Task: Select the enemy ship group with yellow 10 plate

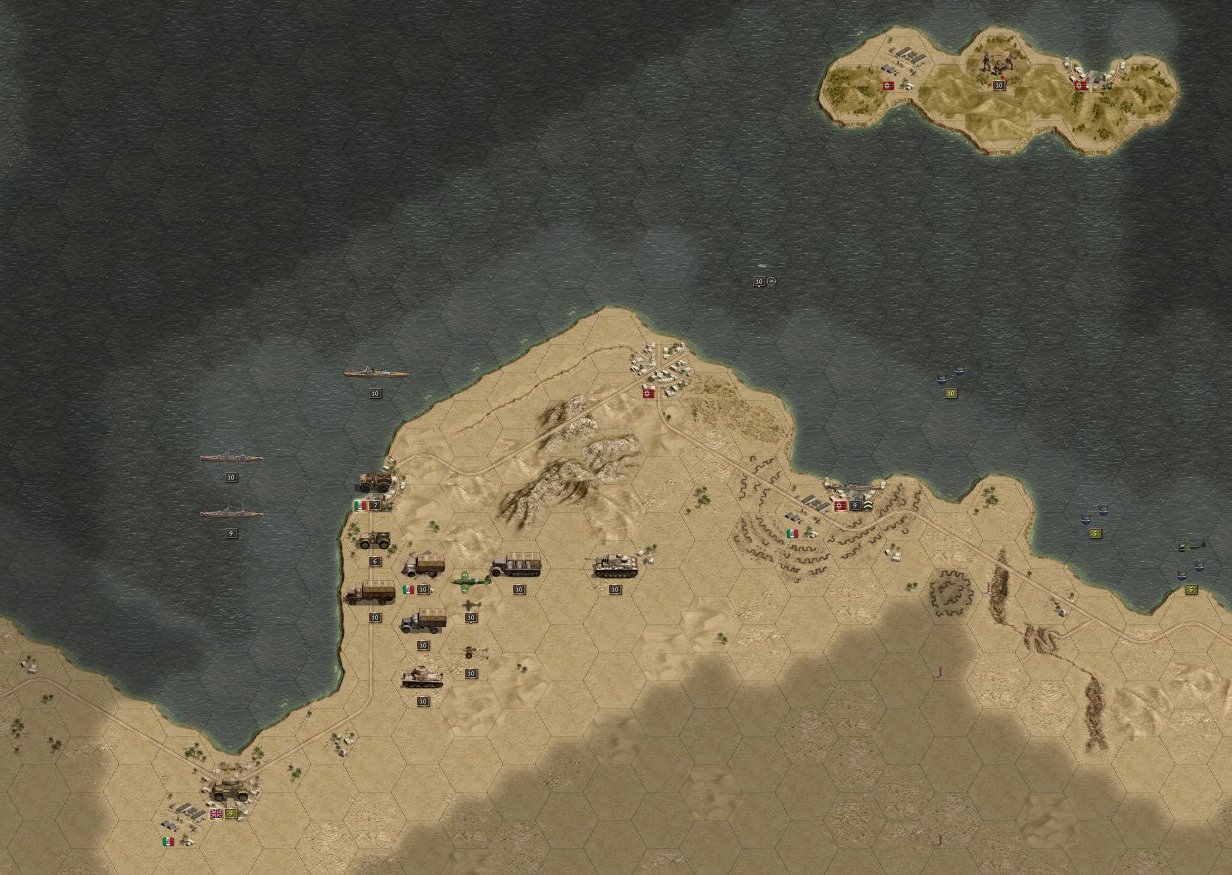Action: click(950, 376)
